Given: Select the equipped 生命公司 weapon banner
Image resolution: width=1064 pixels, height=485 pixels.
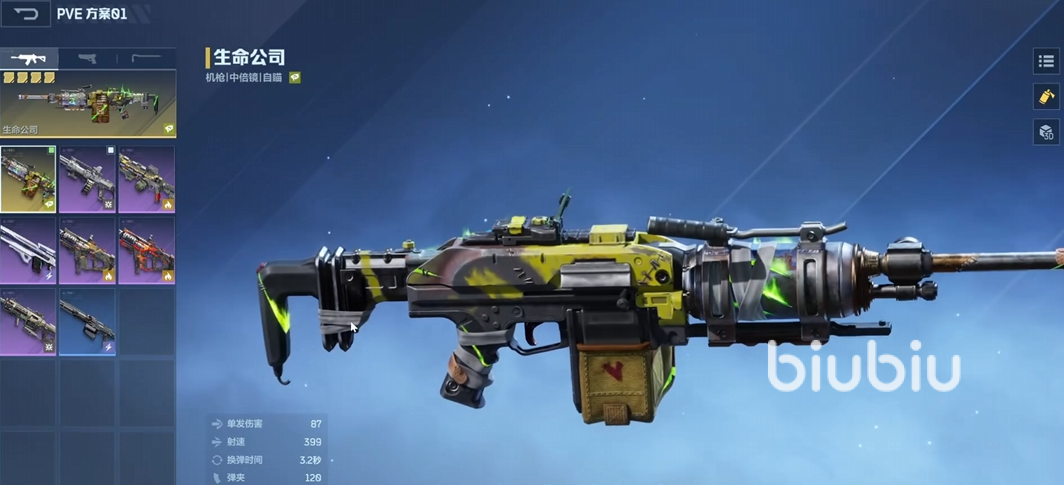Looking at the screenshot, I should point(88,103).
